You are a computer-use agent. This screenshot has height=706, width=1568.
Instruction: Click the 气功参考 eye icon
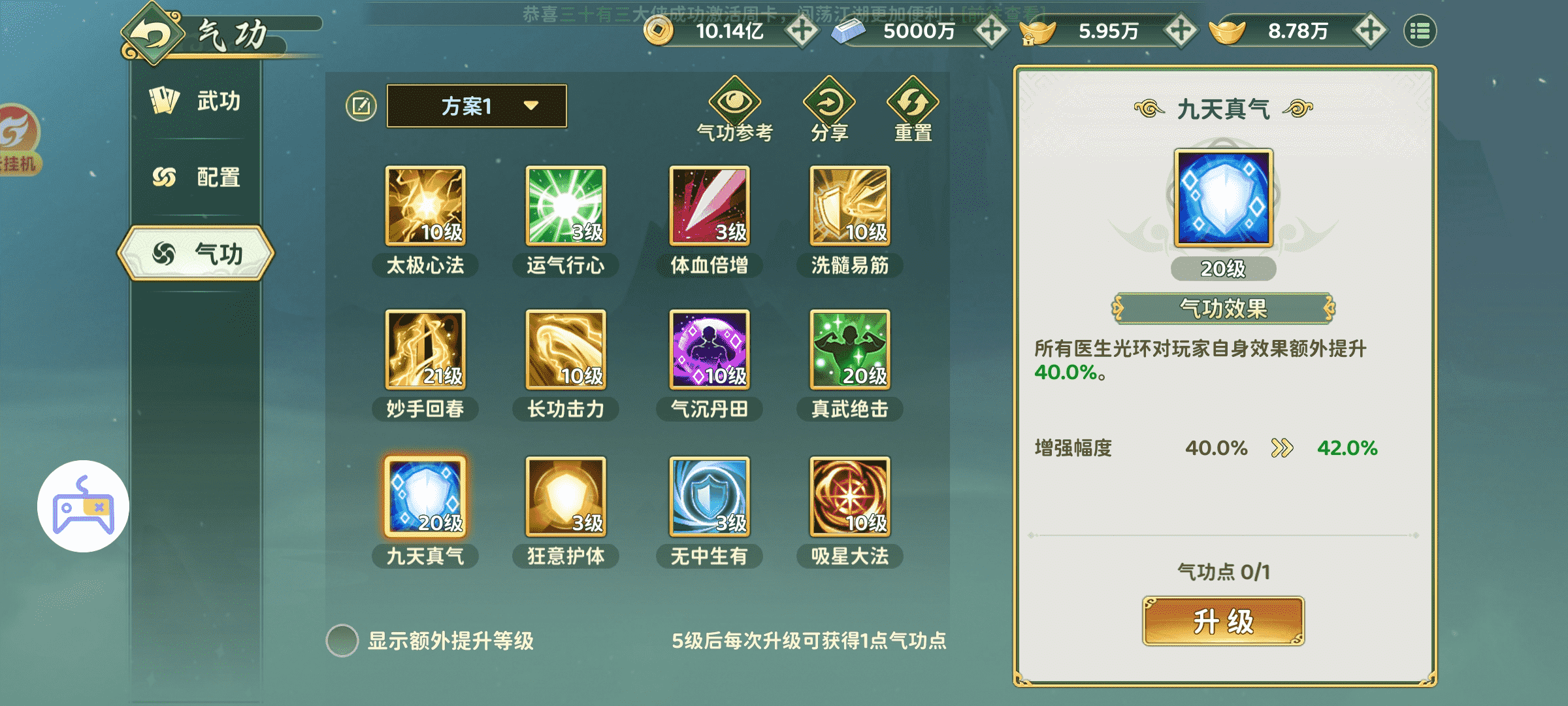(x=734, y=101)
